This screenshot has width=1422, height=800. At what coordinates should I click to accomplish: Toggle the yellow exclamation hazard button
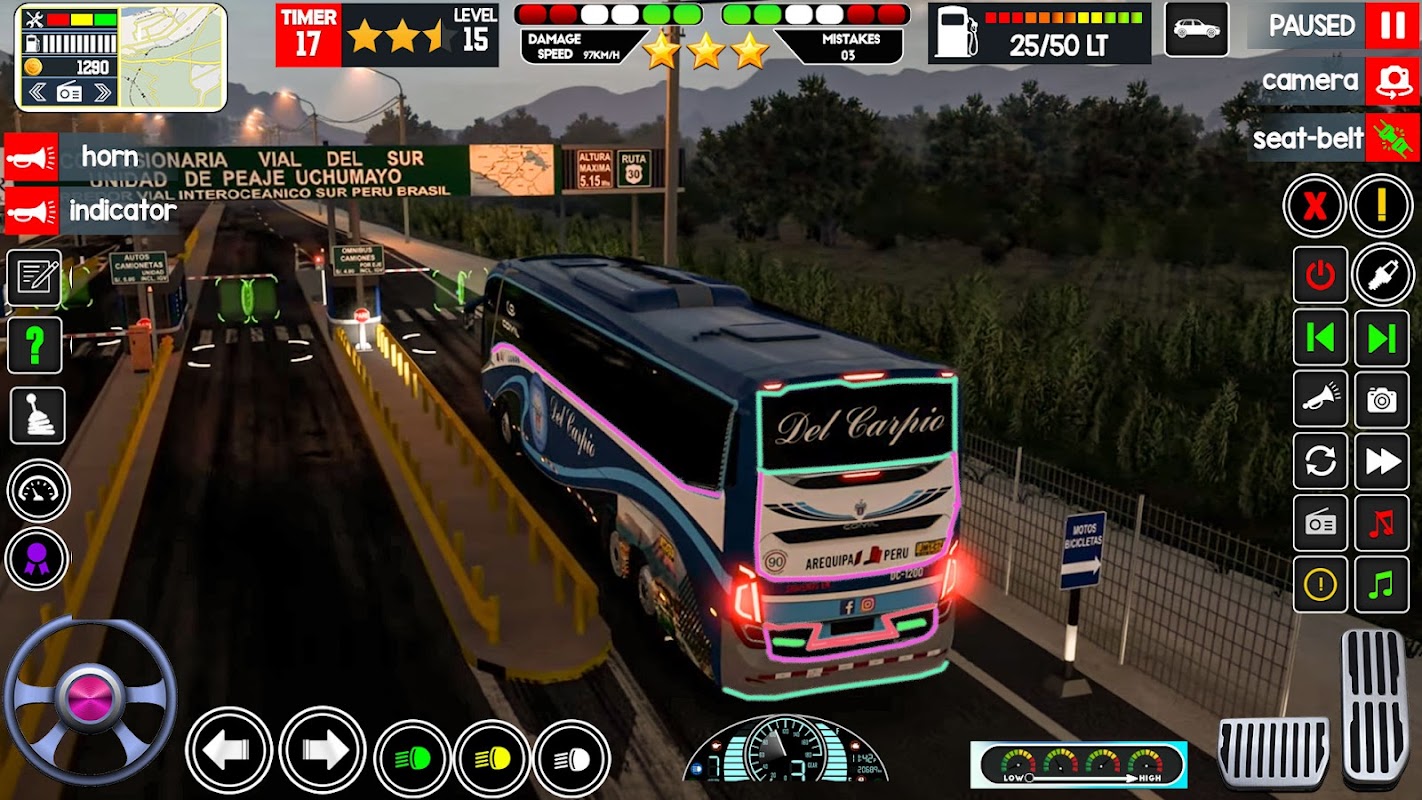[1381, 207]
